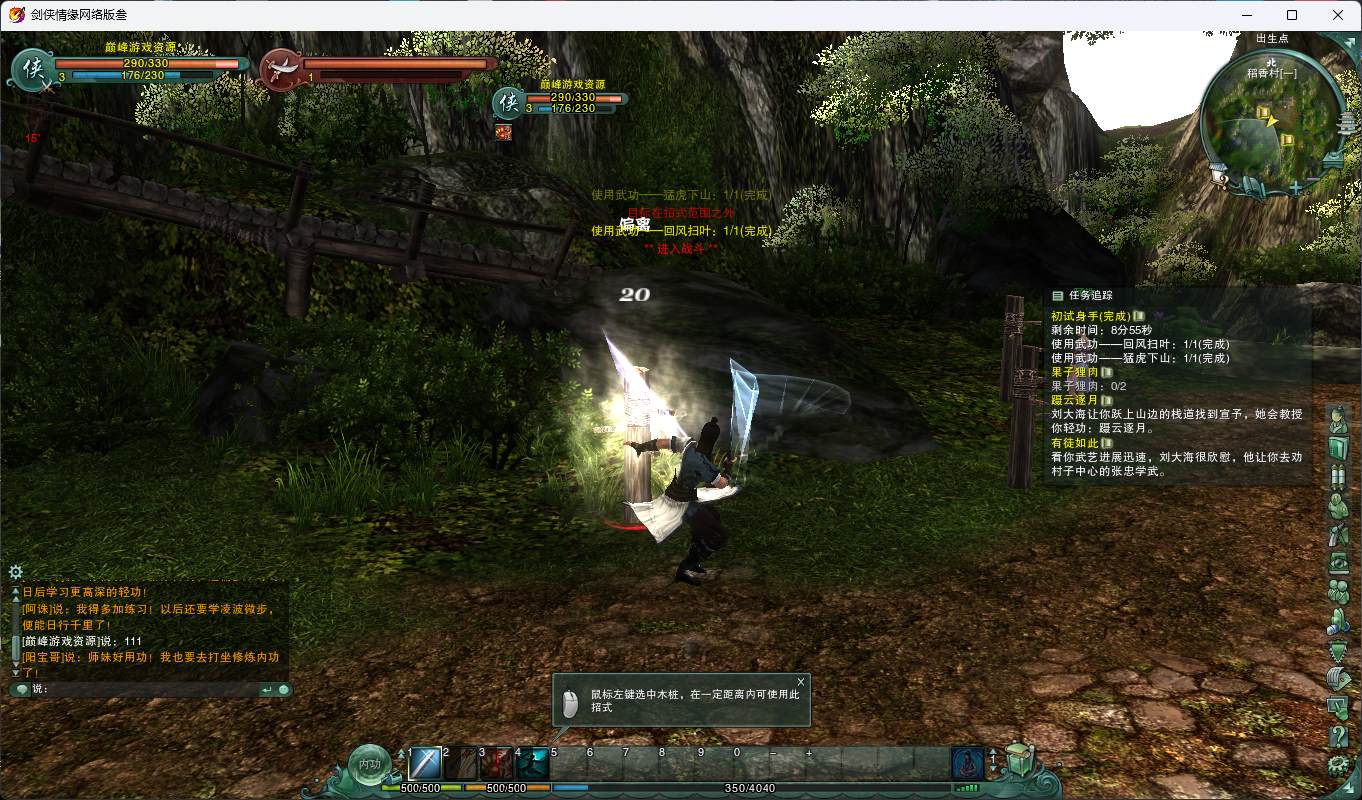Click the quest tracker title 任务追踪

[x=1089, y=295]
